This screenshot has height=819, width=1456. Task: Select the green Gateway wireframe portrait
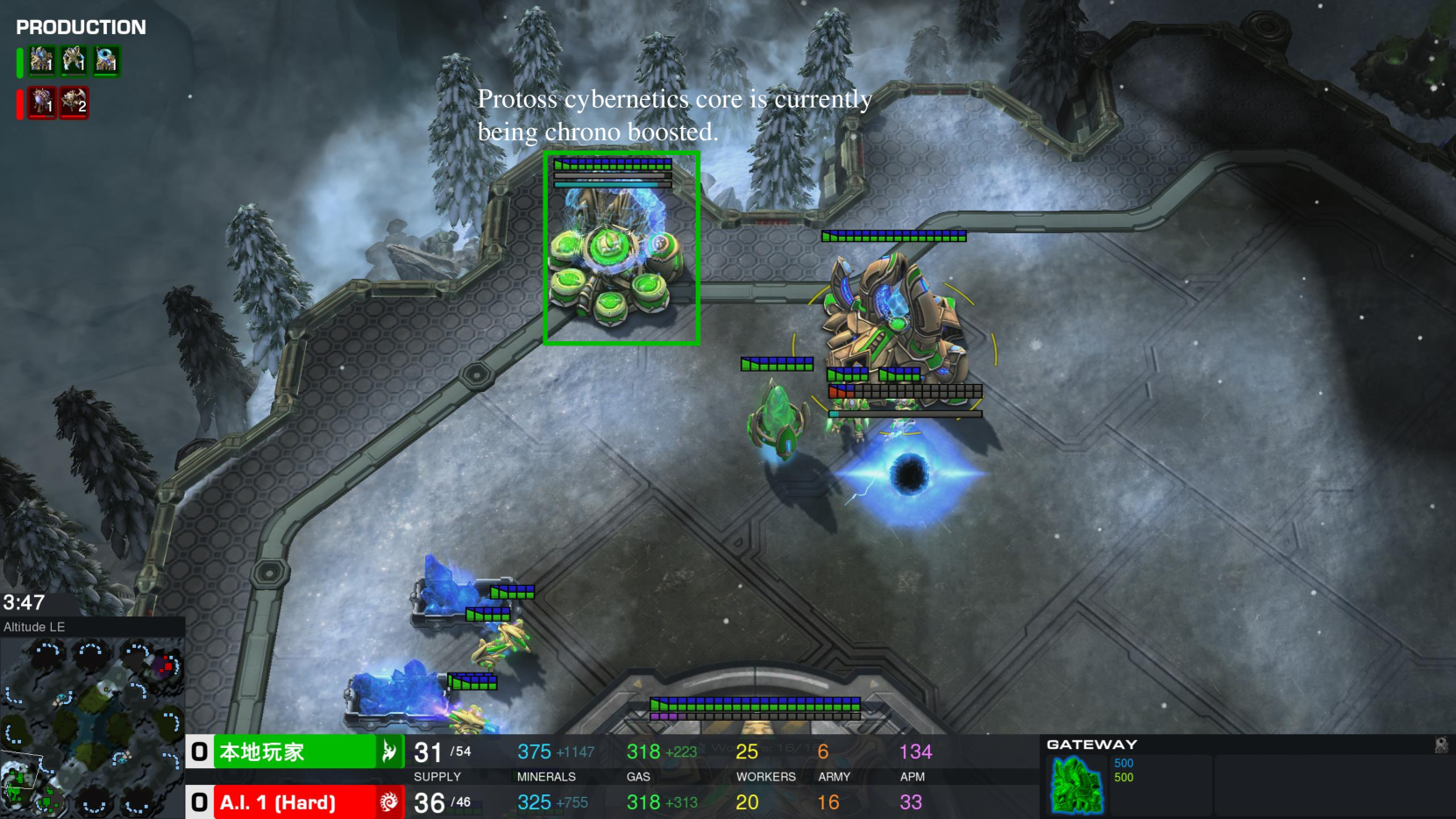(x=1076, y=785)
